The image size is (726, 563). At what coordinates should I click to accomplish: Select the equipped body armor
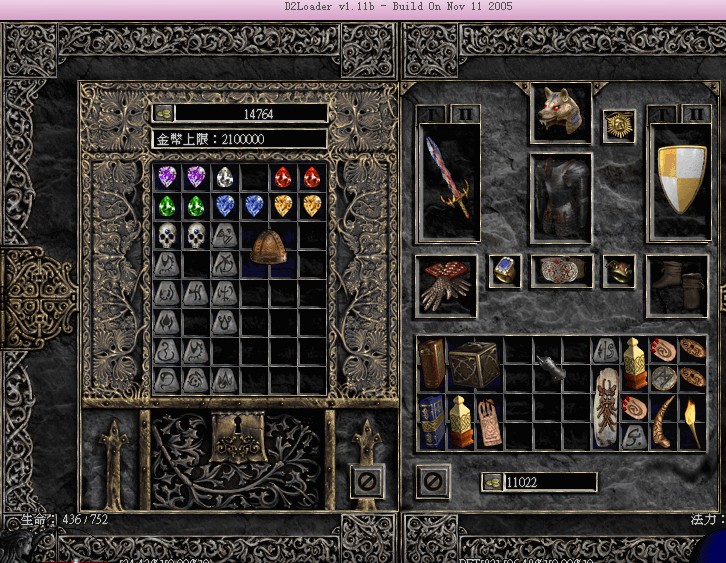click(561, 198)
